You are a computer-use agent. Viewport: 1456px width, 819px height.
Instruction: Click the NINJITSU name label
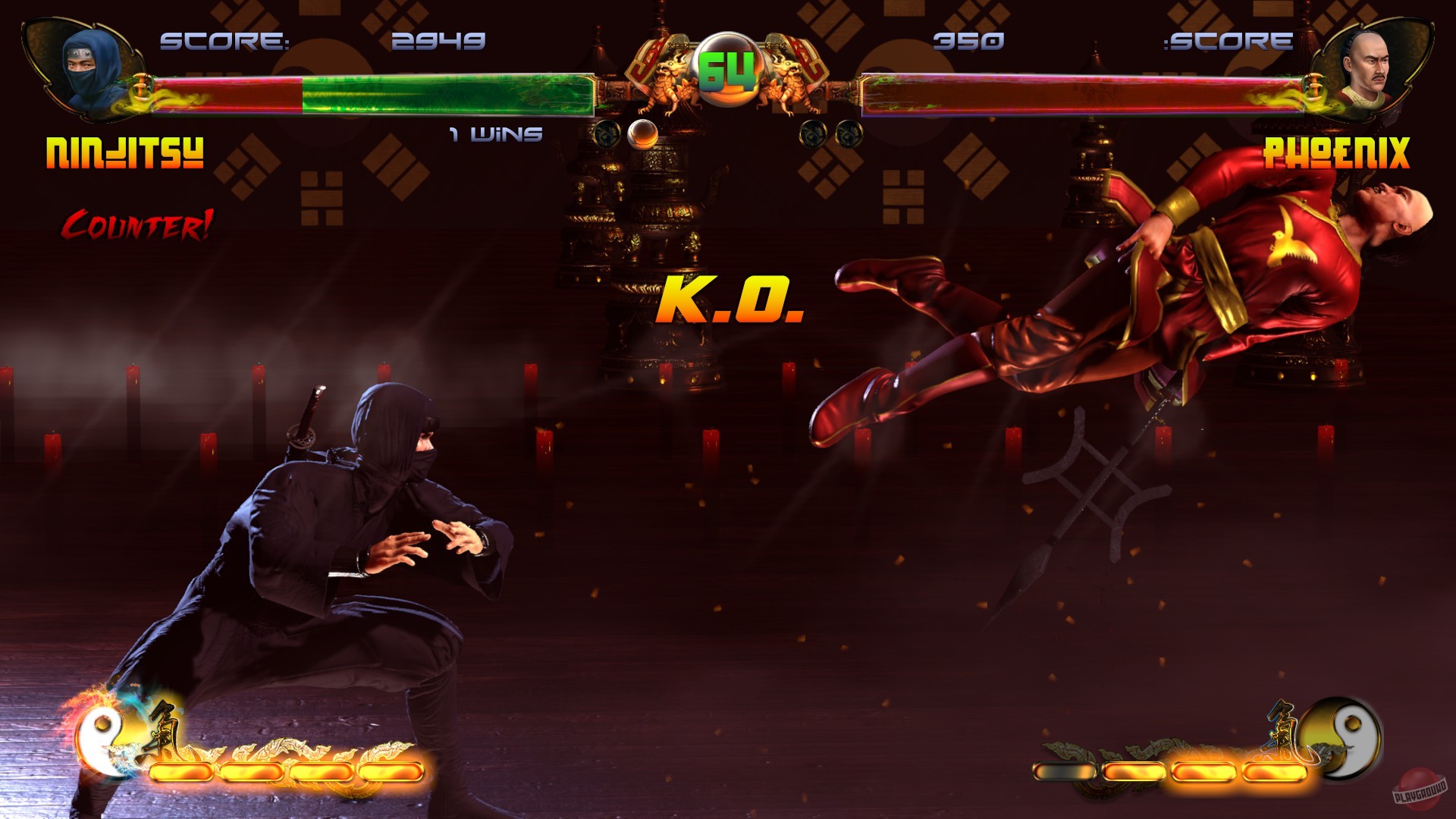(124, 153)
